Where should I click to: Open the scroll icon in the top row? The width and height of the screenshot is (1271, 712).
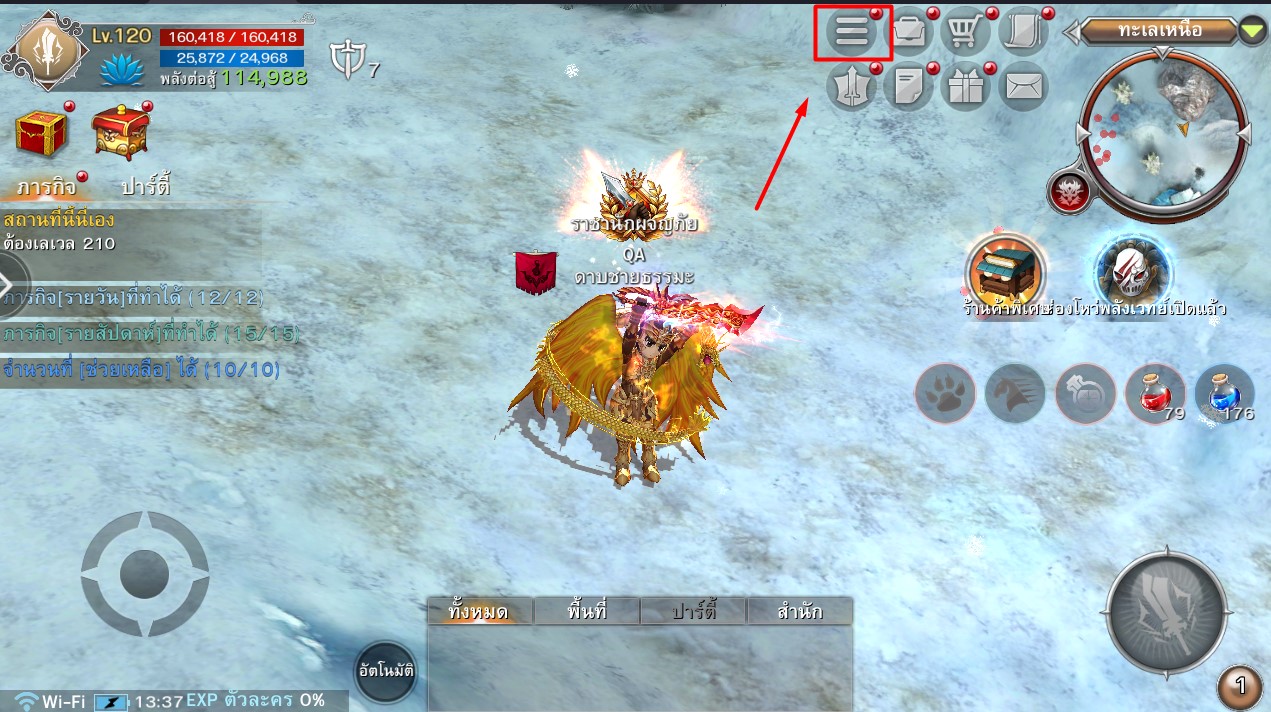tap(1021, 32)
